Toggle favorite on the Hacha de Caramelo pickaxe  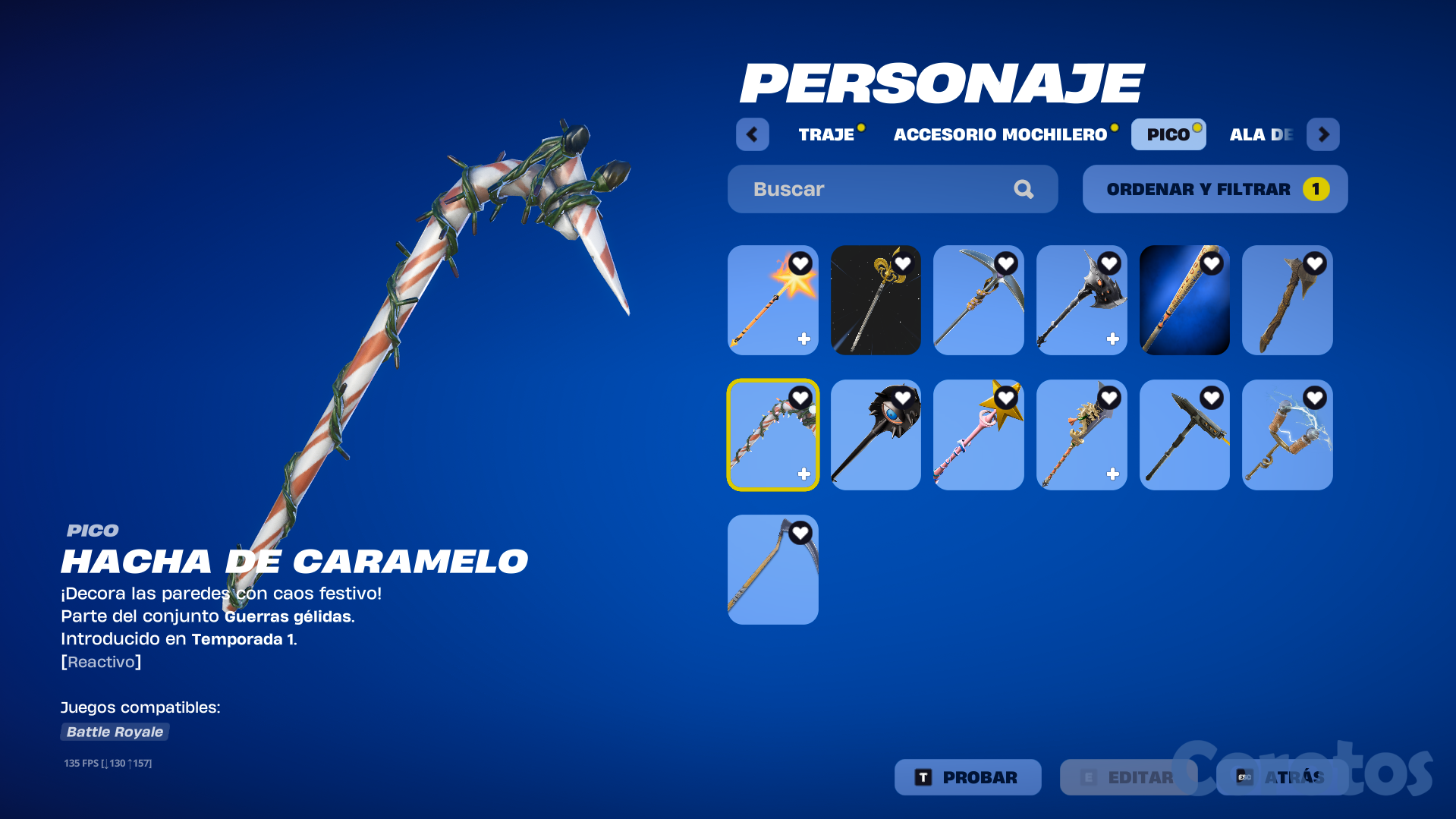pos(799,396)
